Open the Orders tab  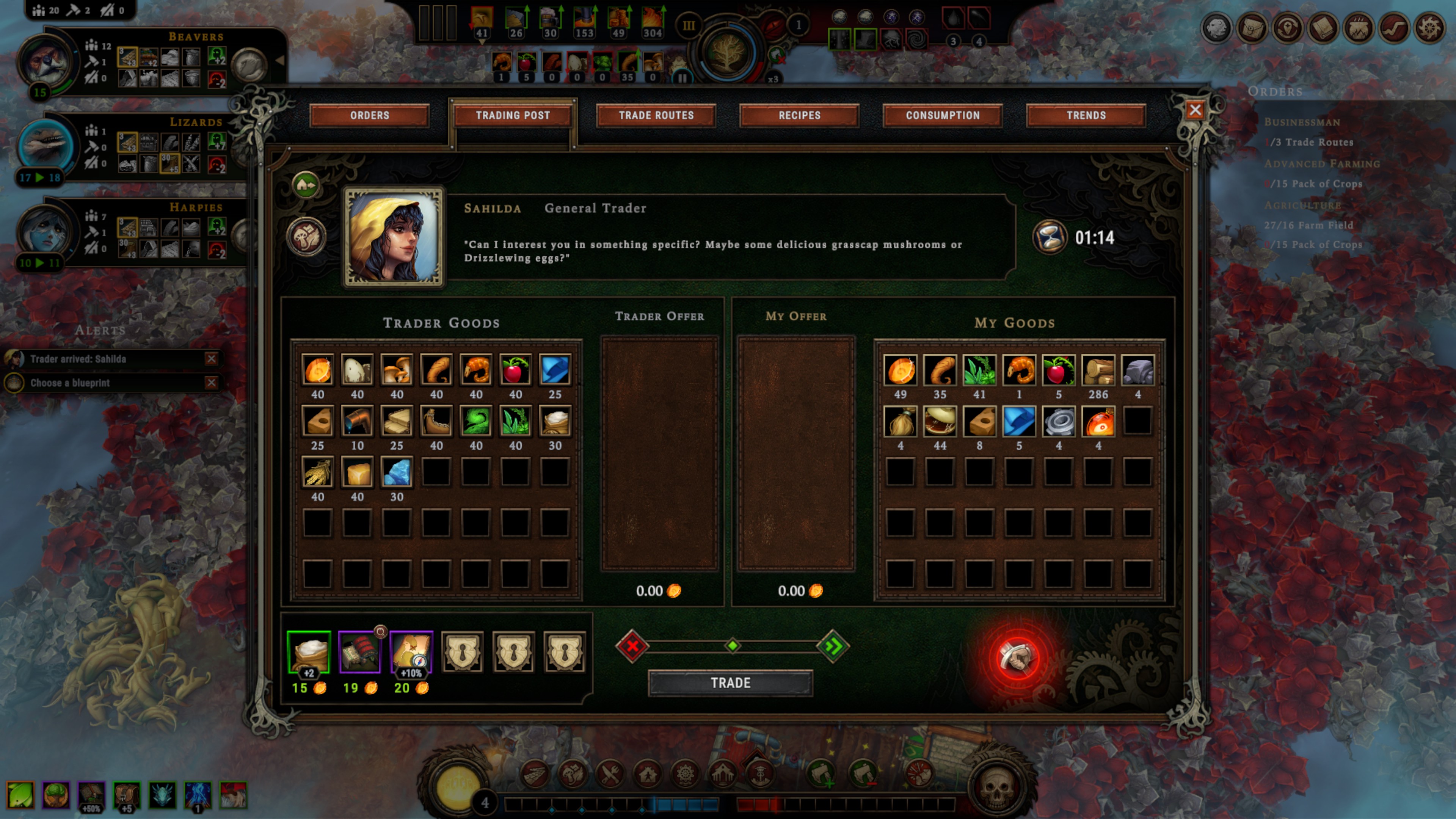pyautogui.click(x=369, y=115)
